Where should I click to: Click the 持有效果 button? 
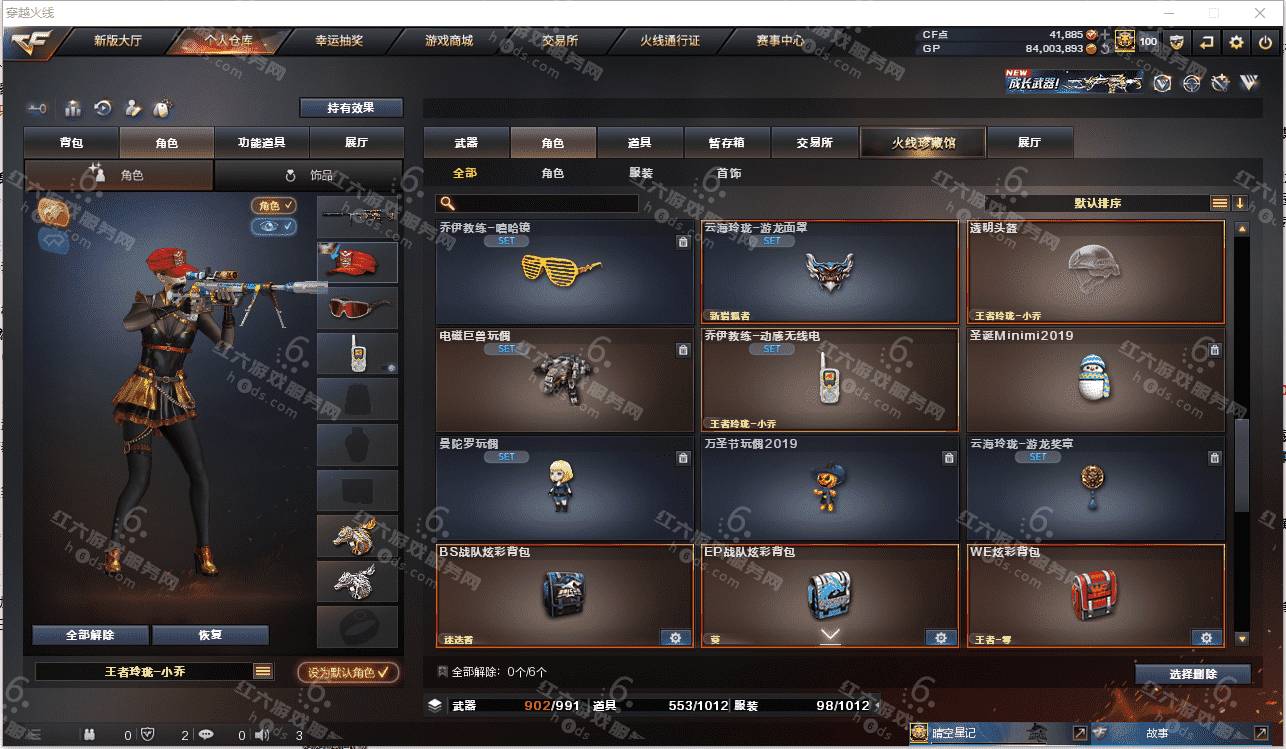pos(351,107)
